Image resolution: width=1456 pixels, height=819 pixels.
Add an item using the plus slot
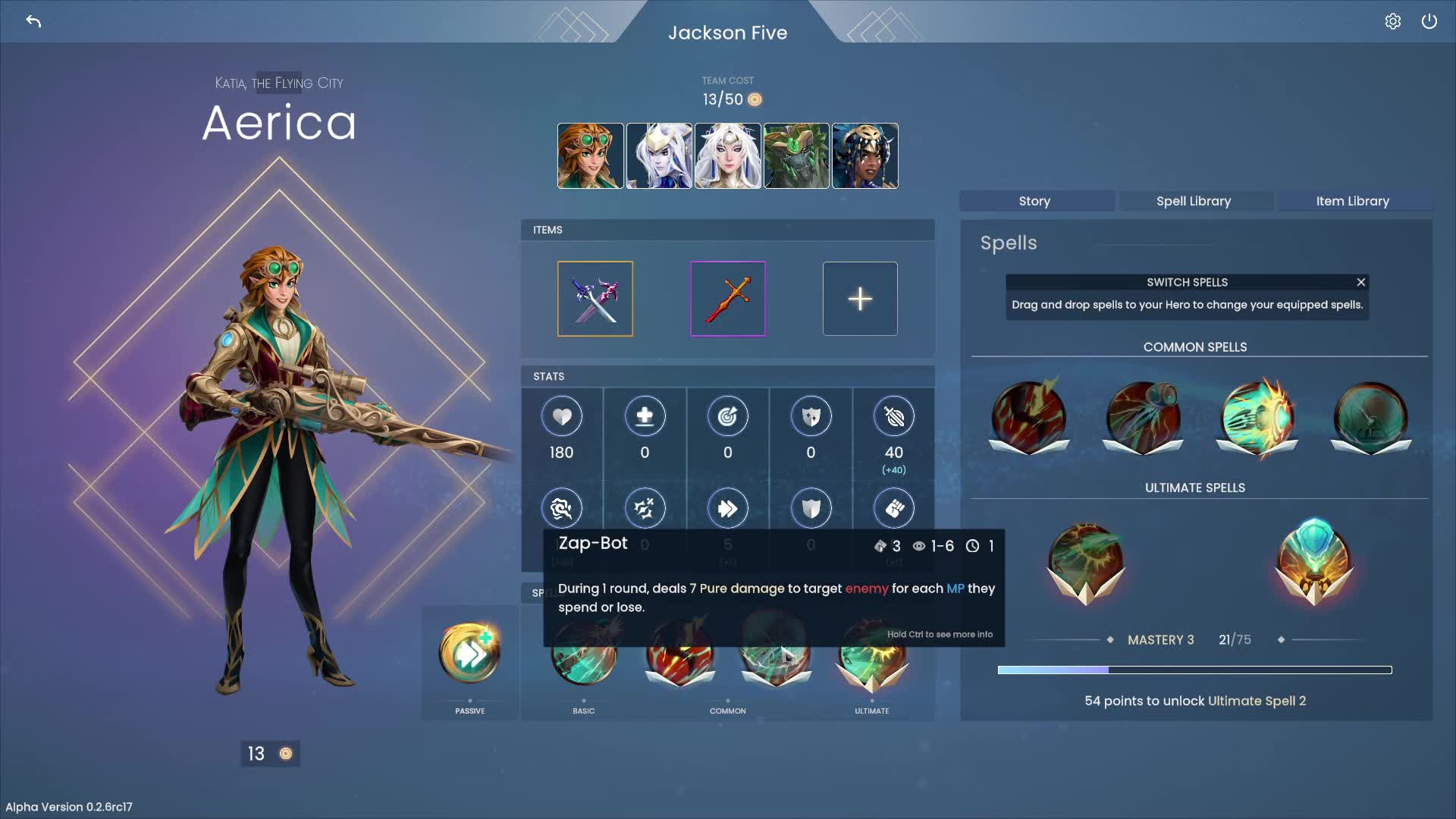click(859, 298)
